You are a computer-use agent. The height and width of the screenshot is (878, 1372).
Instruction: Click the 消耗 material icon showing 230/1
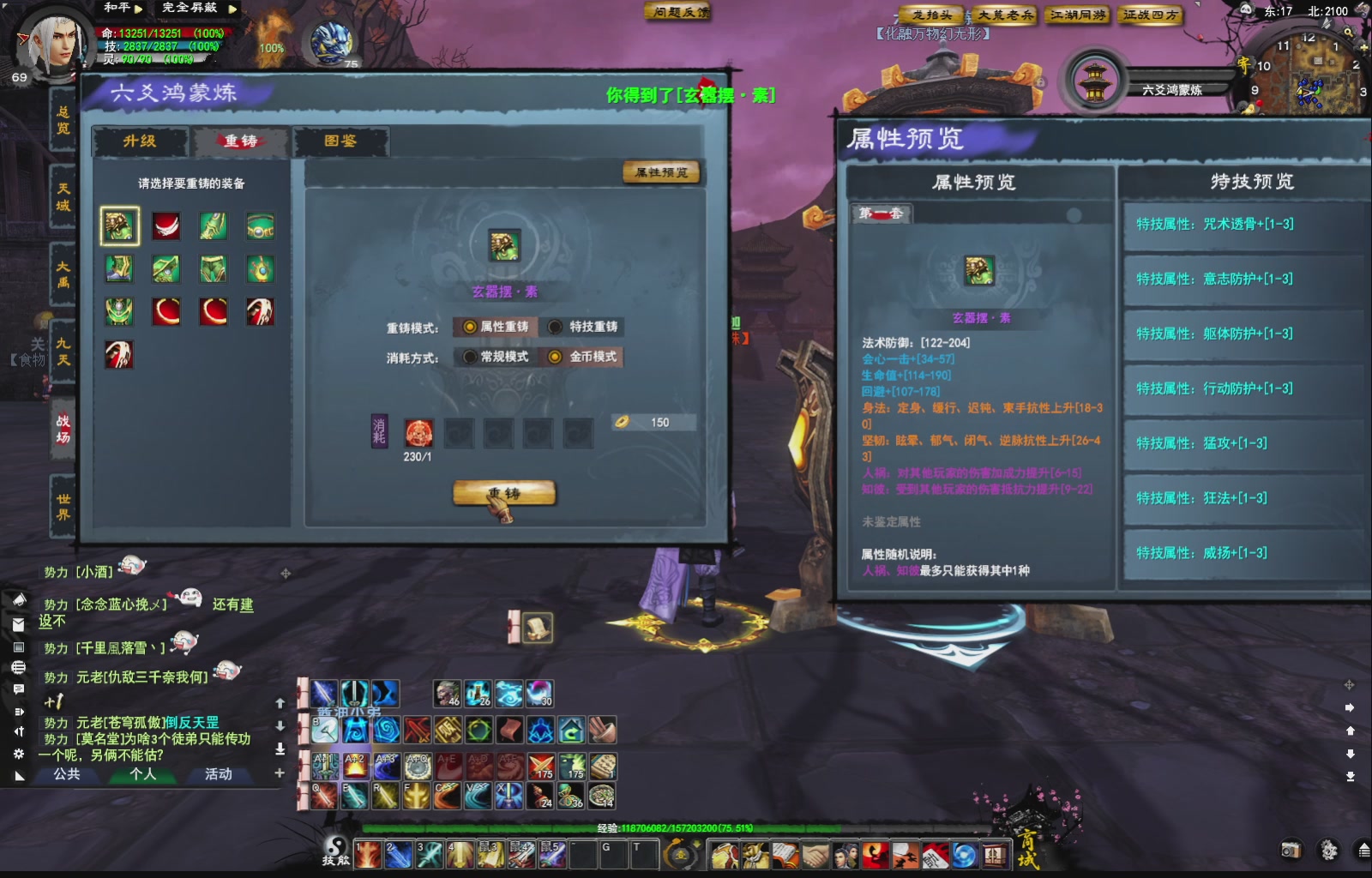click(419, 433)
